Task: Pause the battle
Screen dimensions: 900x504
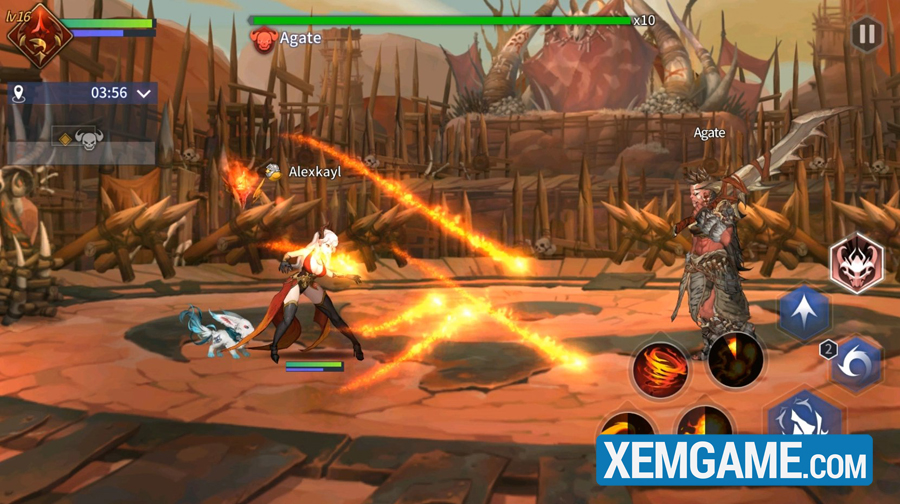Action: point(863,34)
